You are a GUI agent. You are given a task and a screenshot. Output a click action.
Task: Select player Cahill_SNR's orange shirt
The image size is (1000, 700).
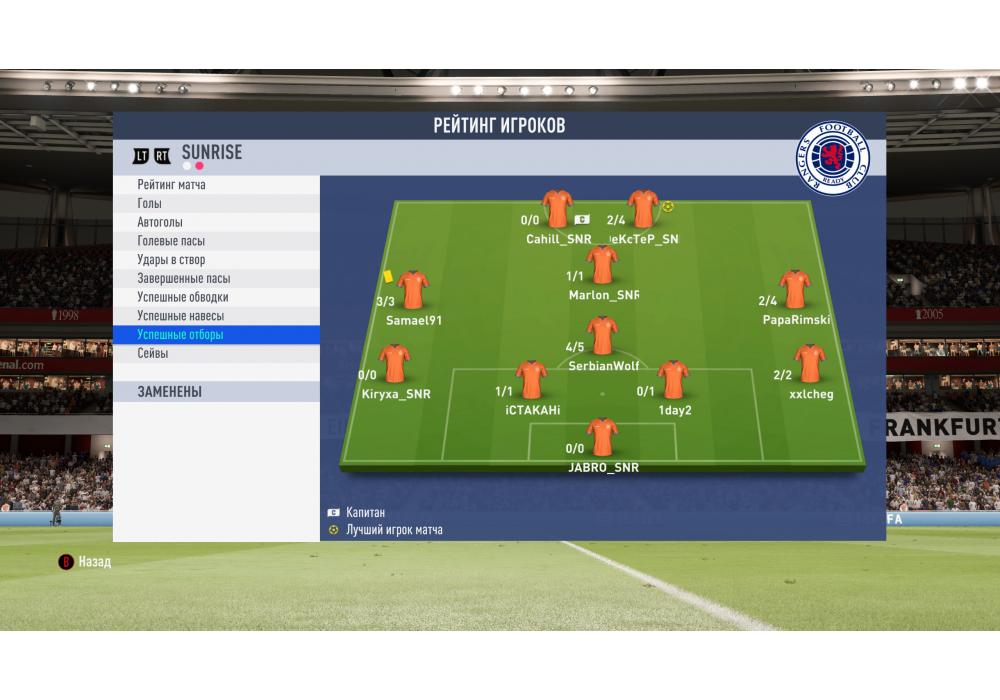click(557, 210)
